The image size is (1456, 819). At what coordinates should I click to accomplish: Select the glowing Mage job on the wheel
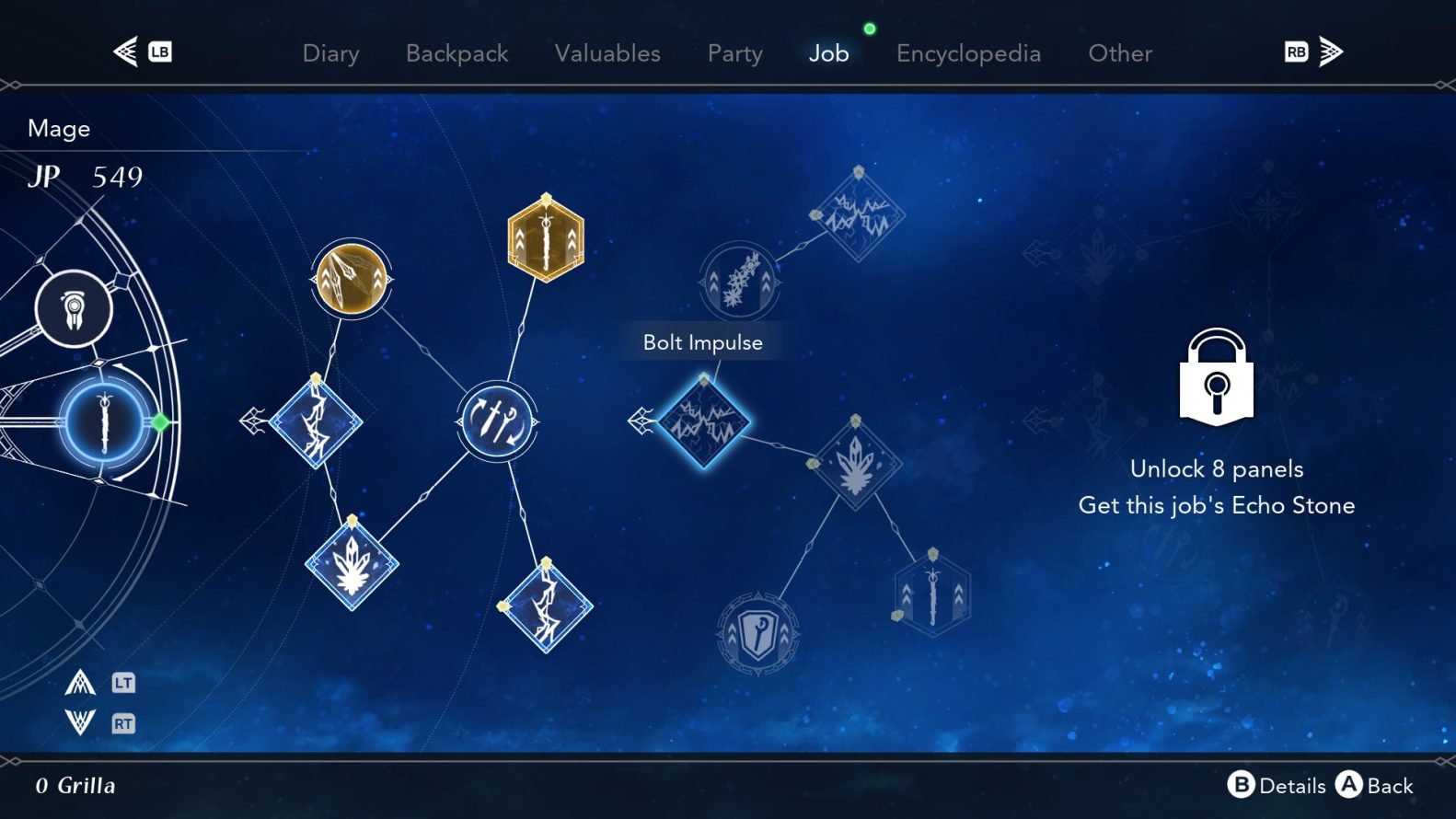point(104,422)
